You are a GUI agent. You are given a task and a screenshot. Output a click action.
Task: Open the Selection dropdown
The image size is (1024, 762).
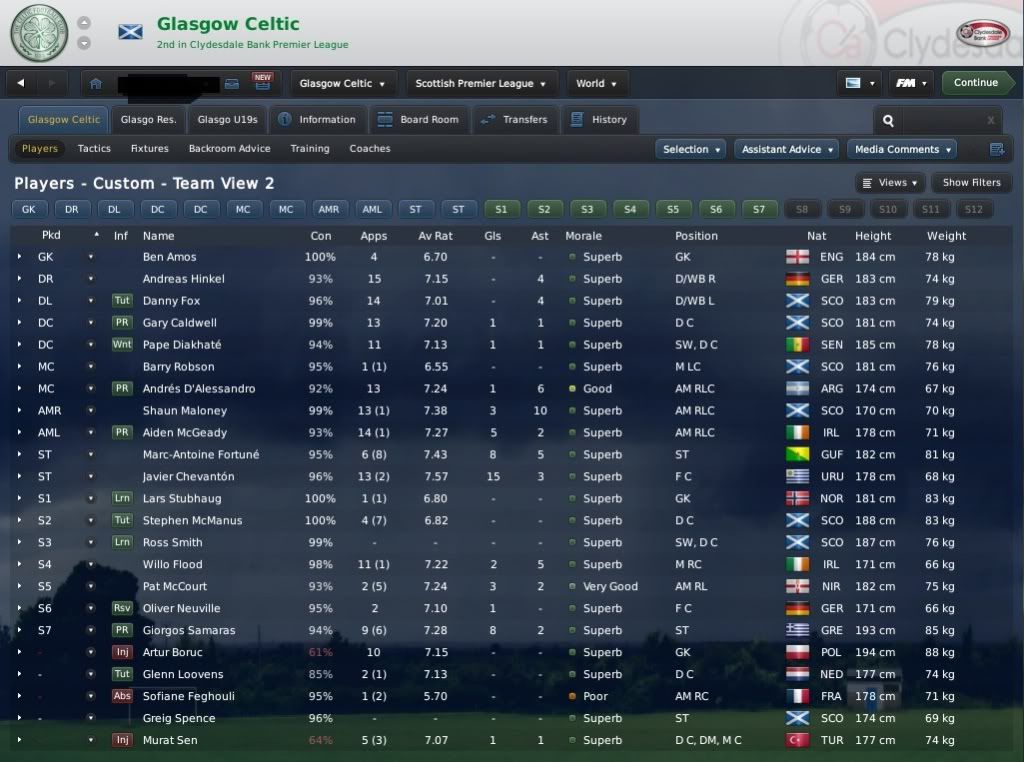coord(692,150)
